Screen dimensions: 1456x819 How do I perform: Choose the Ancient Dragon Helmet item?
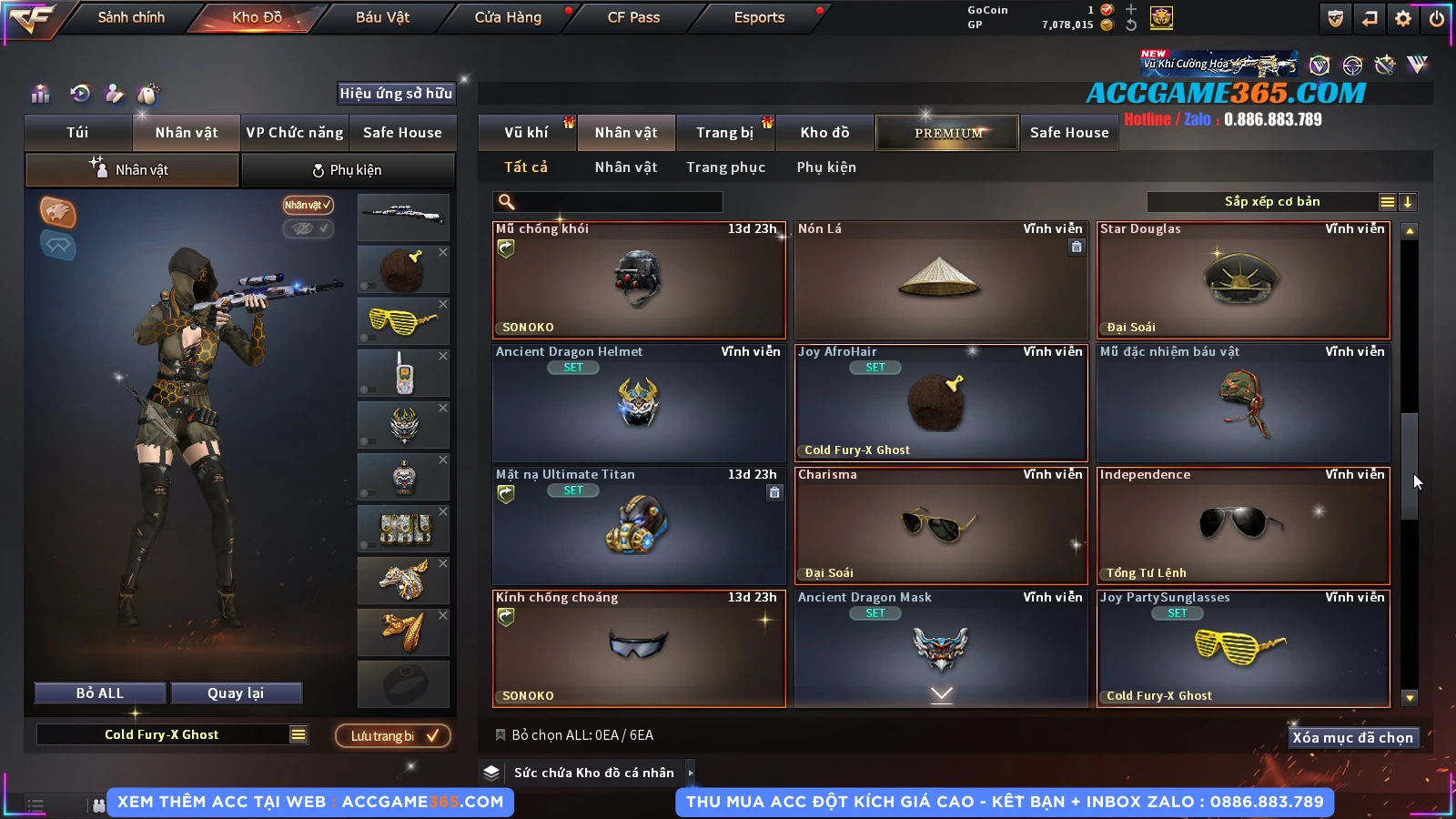(638, 403)
